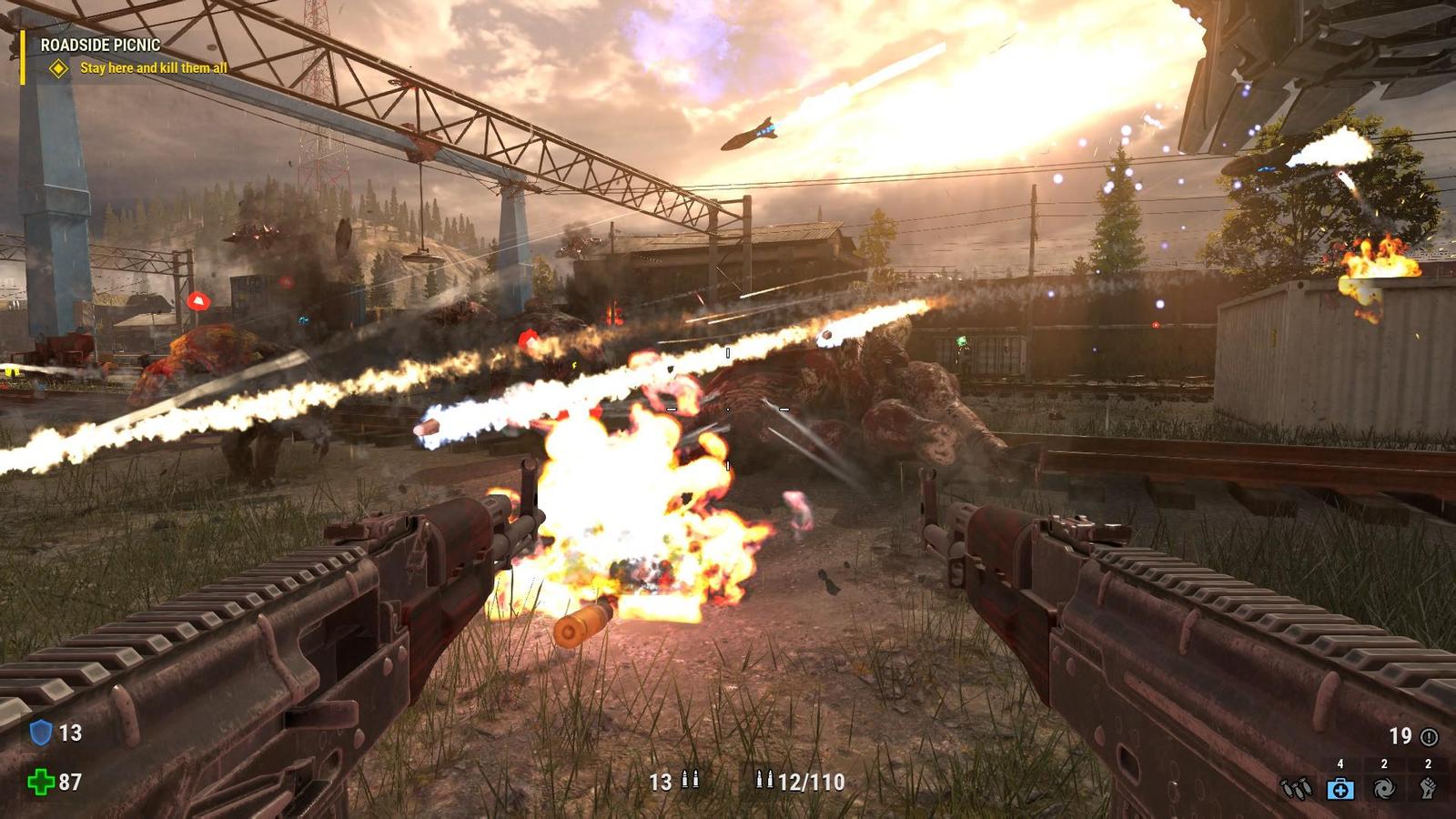This screenshot has height=819, width=1456.
Task: Choose the swirling vortex gadget
Action: point(1384,788)
